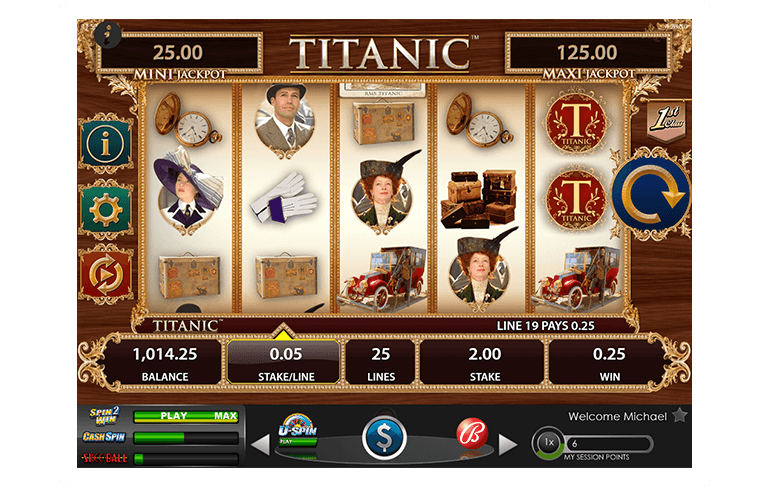Change the number of Lines
768x487 pixels.
click(380, 361)
